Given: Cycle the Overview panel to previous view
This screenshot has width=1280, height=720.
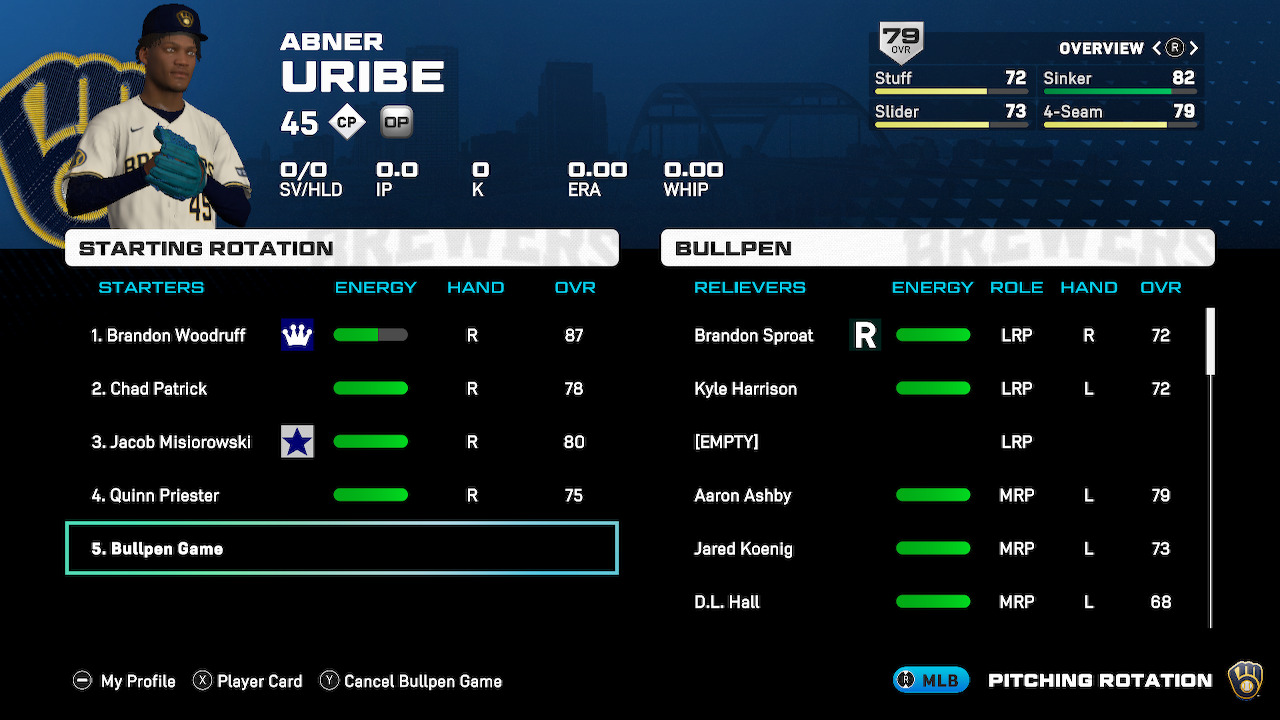Looking at the screenshot, I should point(1157,48).
